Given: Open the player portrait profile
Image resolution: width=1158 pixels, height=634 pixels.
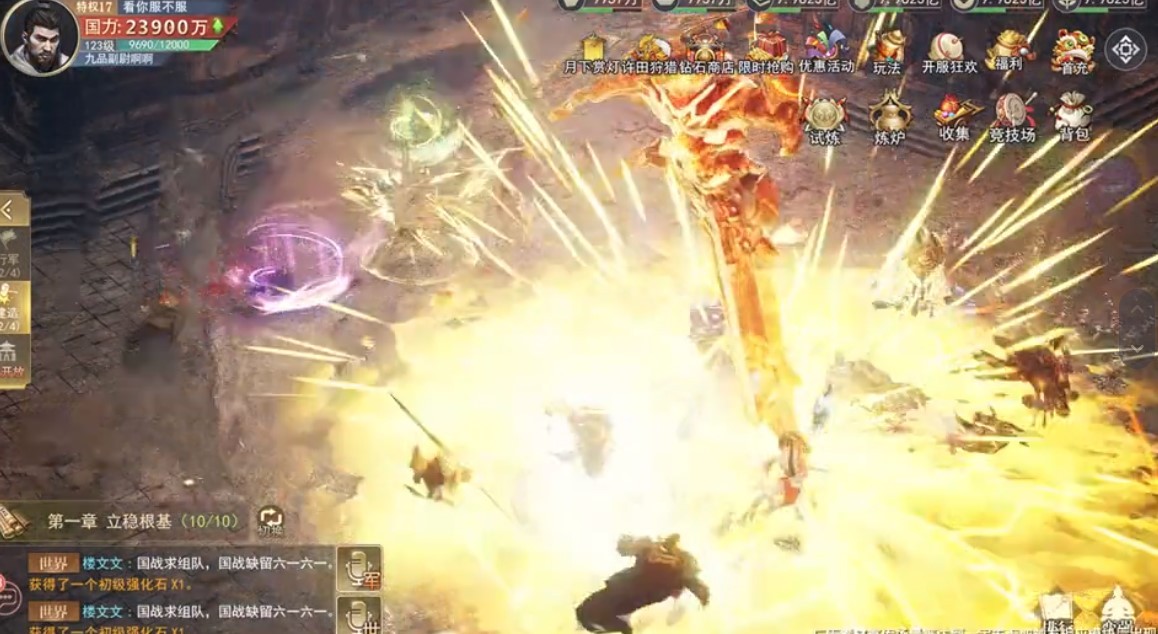Looking at the screenshot, I should 40,37.
